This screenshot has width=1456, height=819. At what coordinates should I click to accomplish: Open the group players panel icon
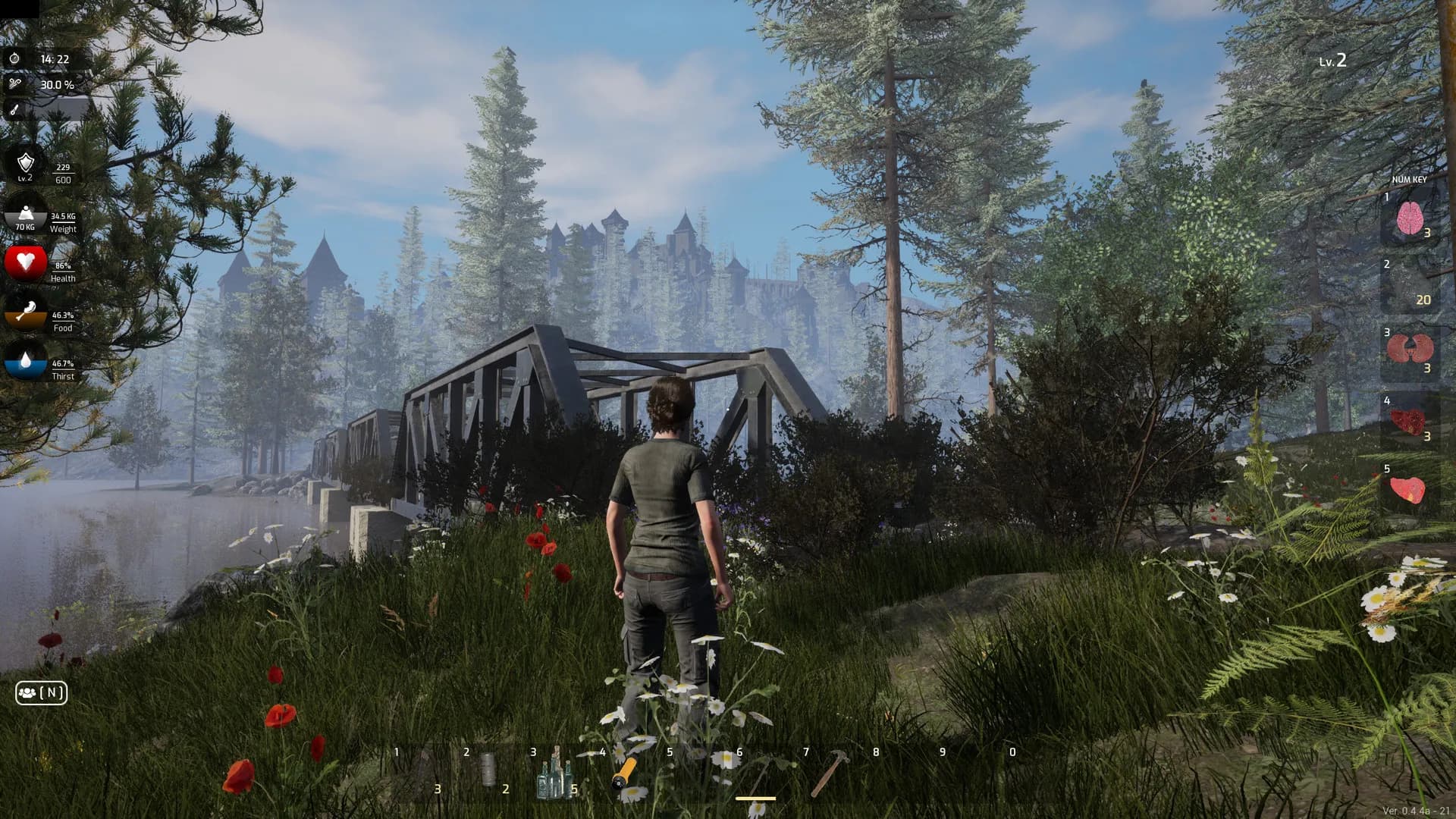point(42,692)
